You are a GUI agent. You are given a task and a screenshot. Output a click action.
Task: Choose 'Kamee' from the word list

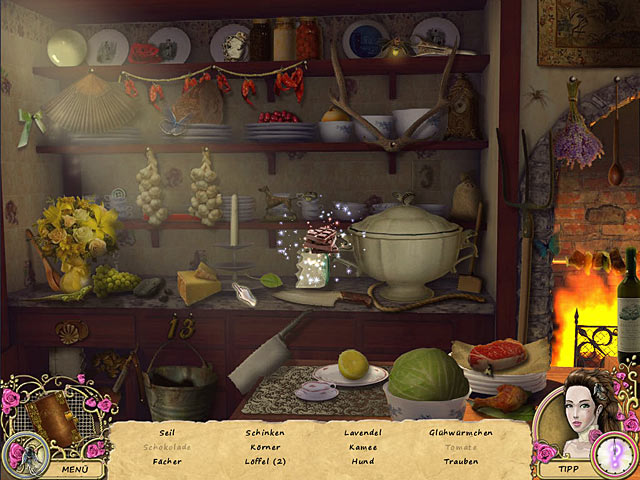click(363, 447)
